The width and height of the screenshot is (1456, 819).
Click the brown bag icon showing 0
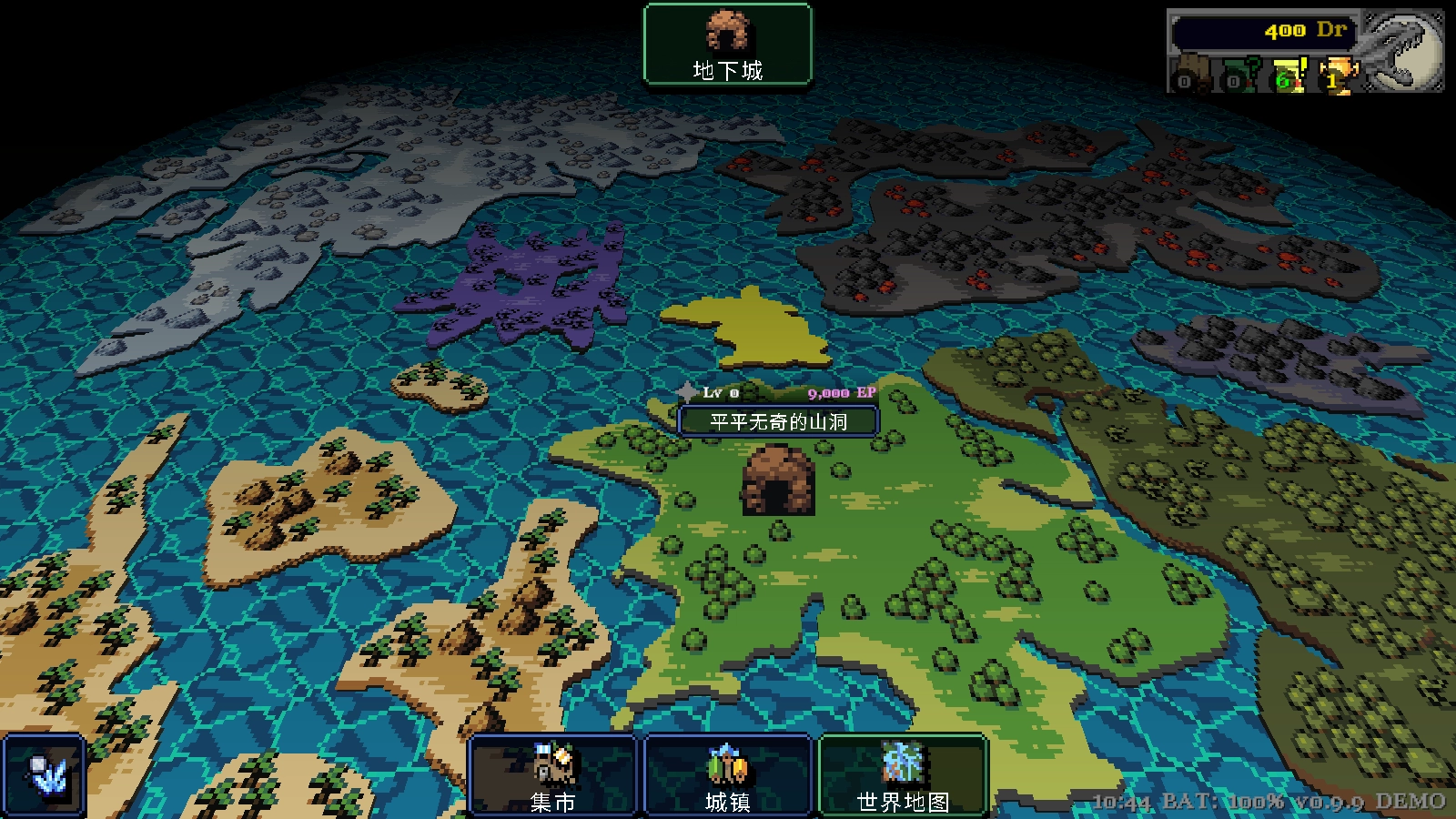point(1189,76)
